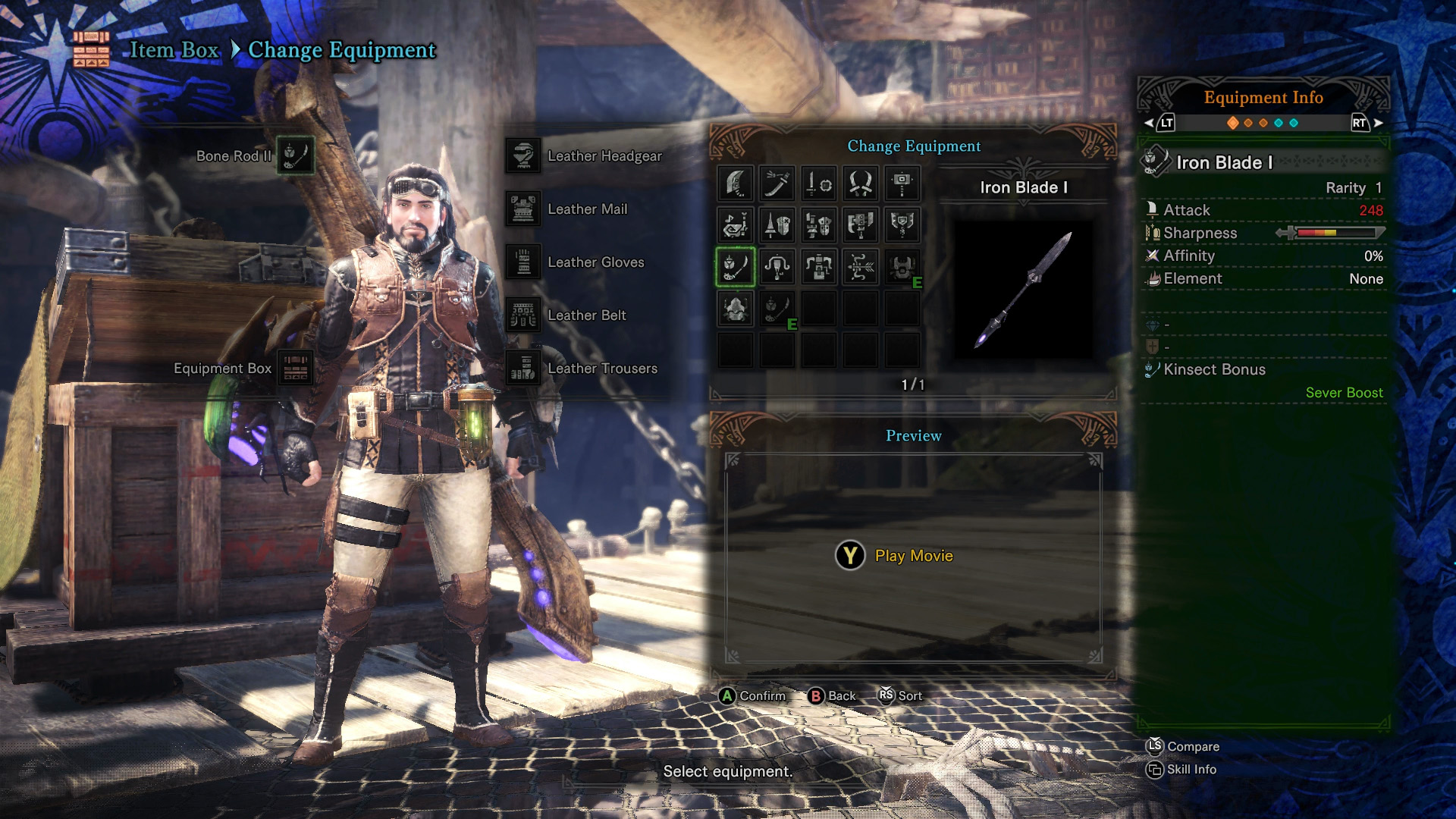Choose the Bow weapon icon with arrow
The height and width of the screenshot is (819, 1456).
coord(861,267)
